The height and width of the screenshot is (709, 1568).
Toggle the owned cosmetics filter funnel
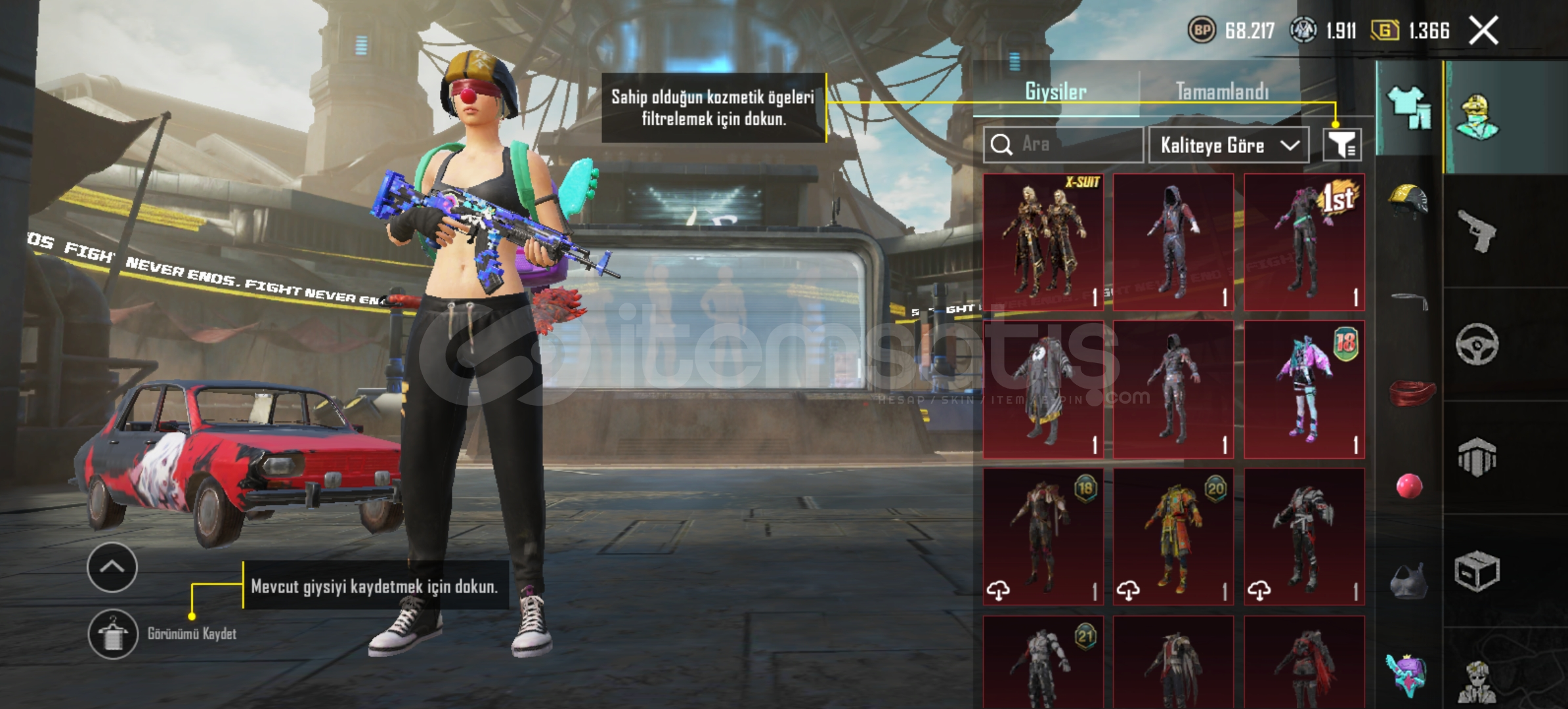[1341, 144]
